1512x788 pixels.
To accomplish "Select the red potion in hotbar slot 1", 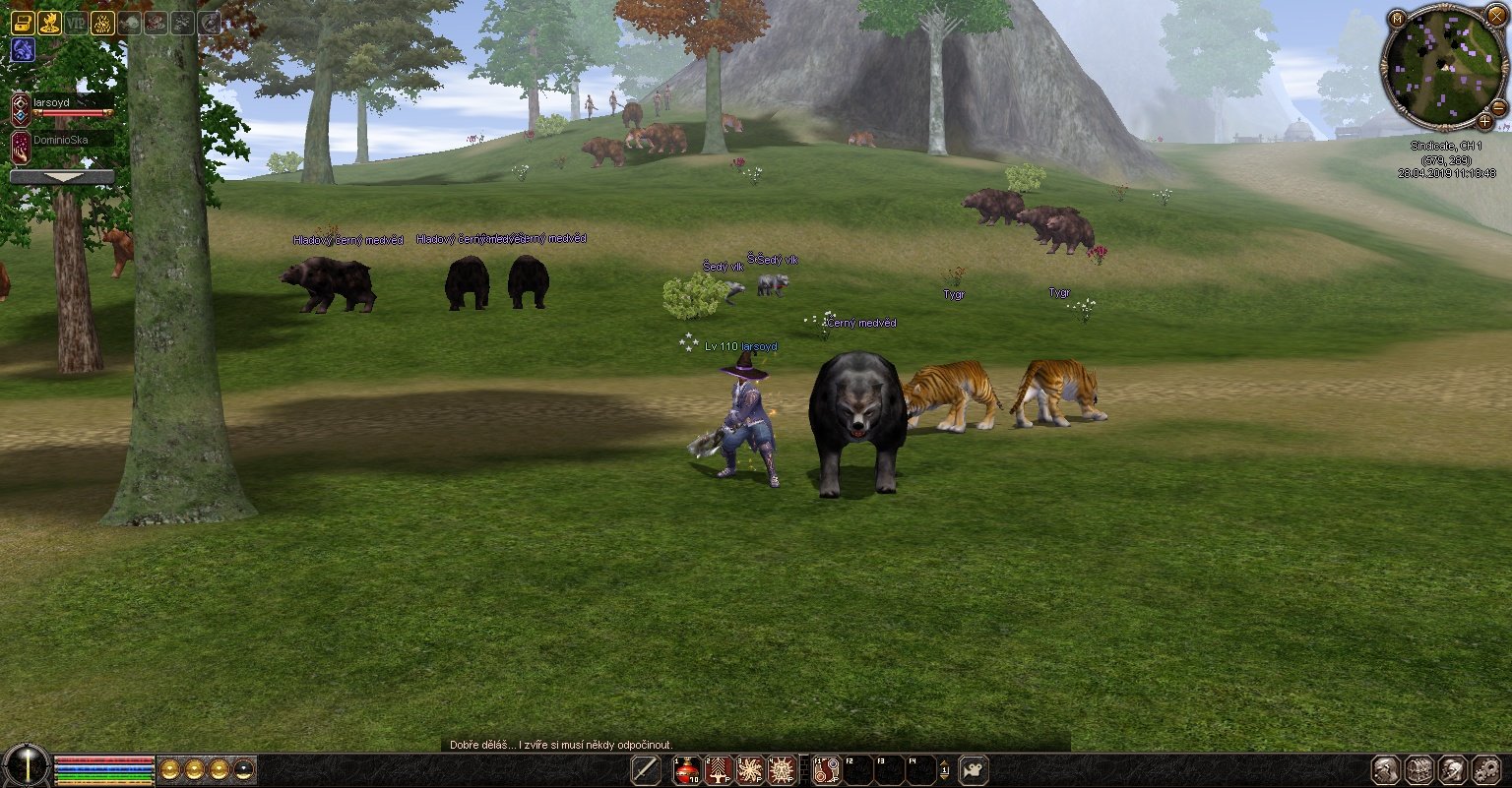I will [x=686, y=770].
